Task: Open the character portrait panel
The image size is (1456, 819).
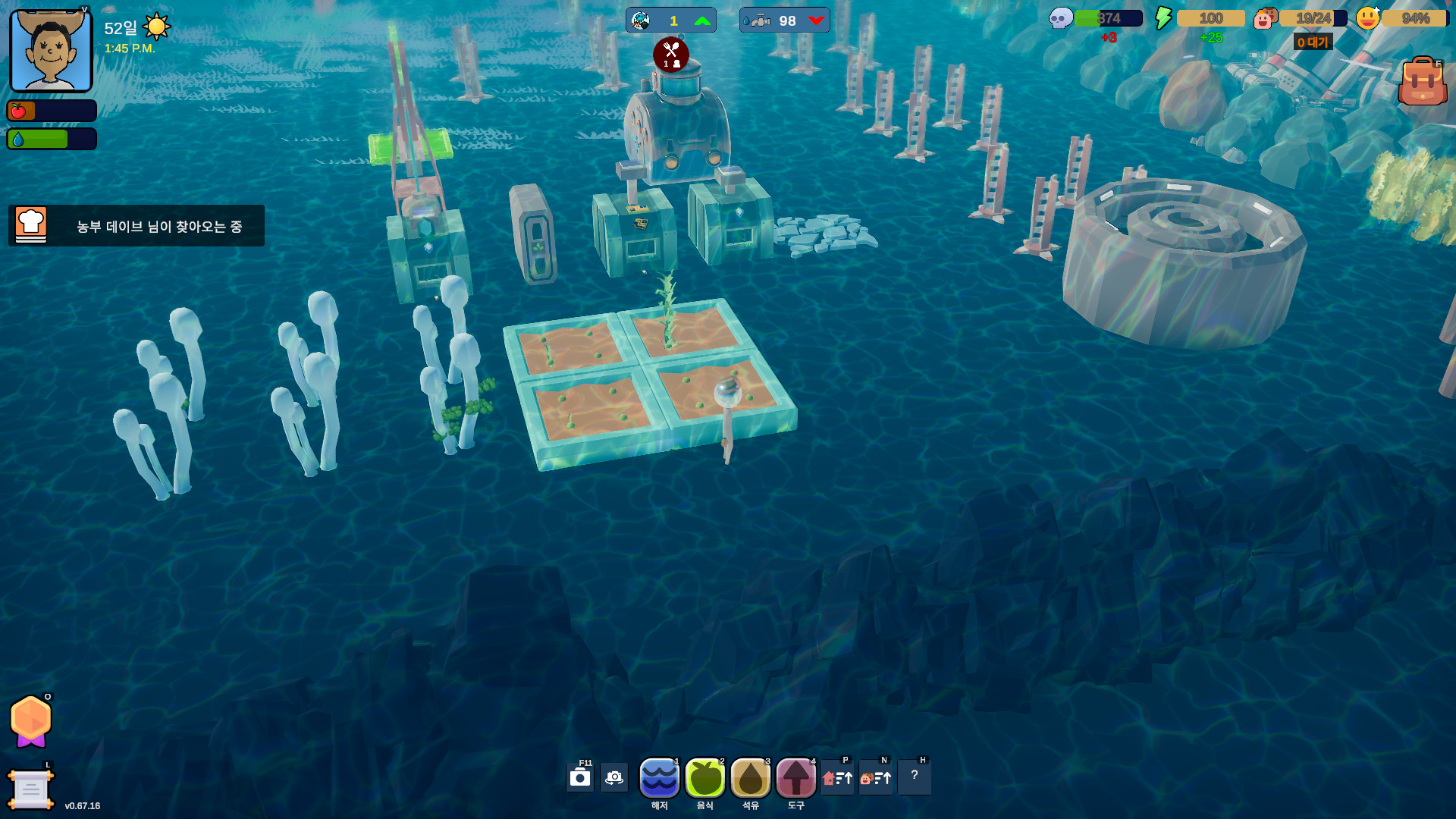Action: tap(51, 51)
